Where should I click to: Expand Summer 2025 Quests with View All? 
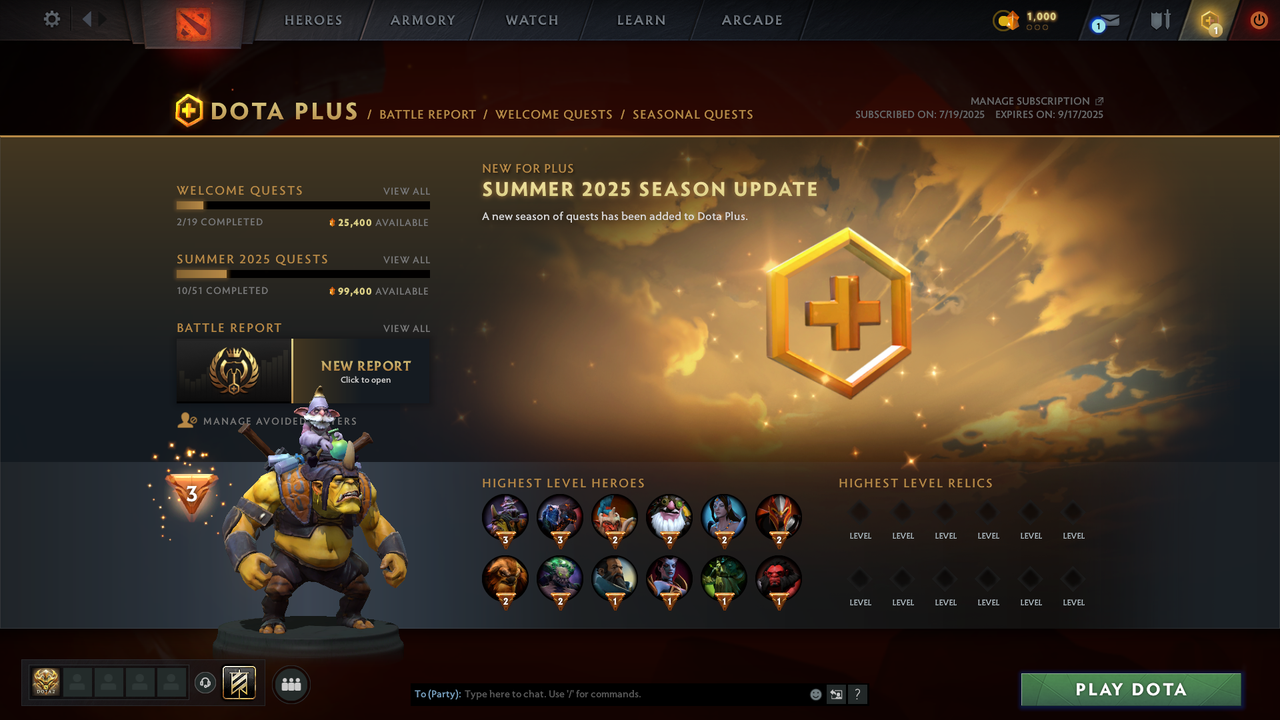click(x=406, y=259)
